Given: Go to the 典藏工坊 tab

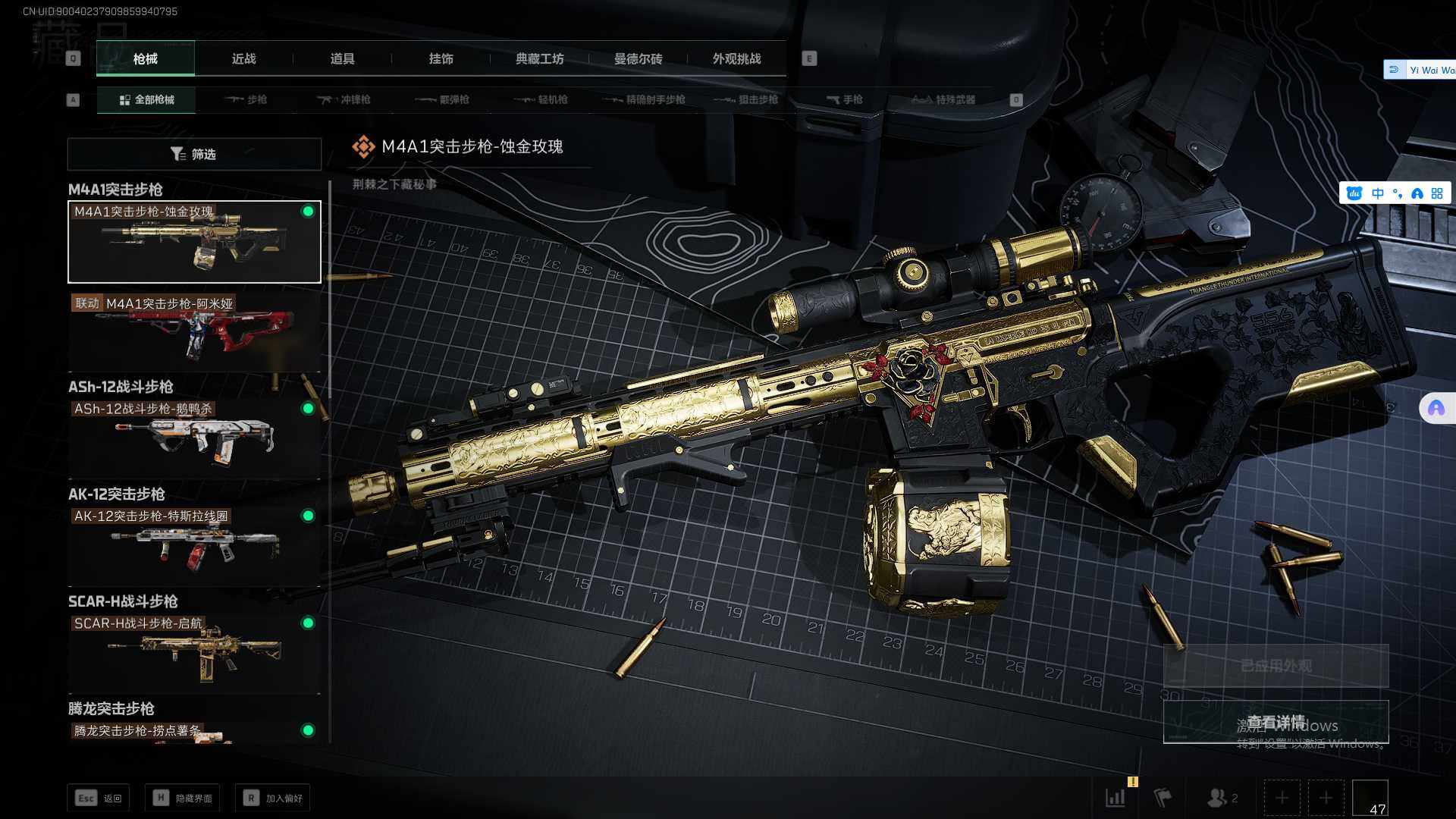Looking at the screenshot, I should [x=539, y=58].
